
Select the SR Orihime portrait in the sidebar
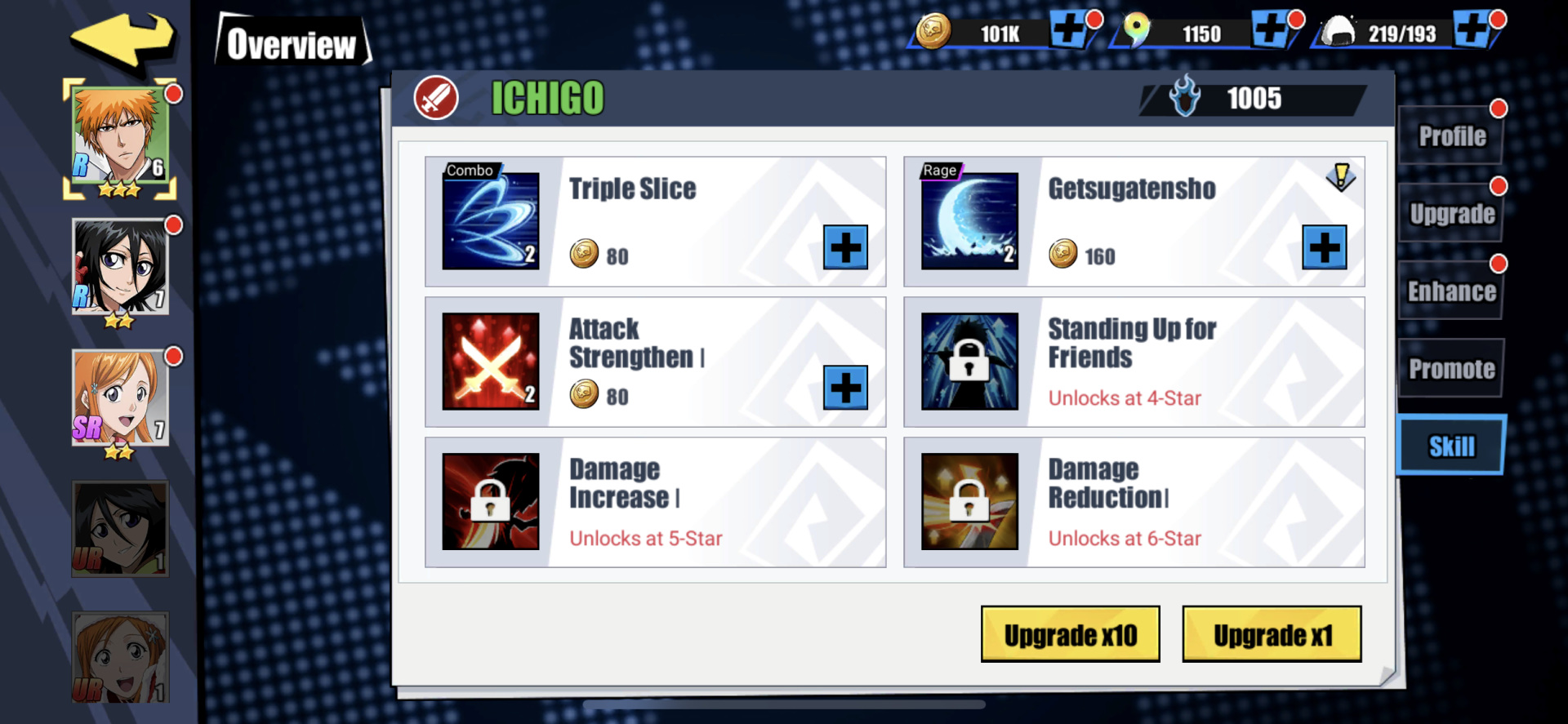tap(119, 398)
